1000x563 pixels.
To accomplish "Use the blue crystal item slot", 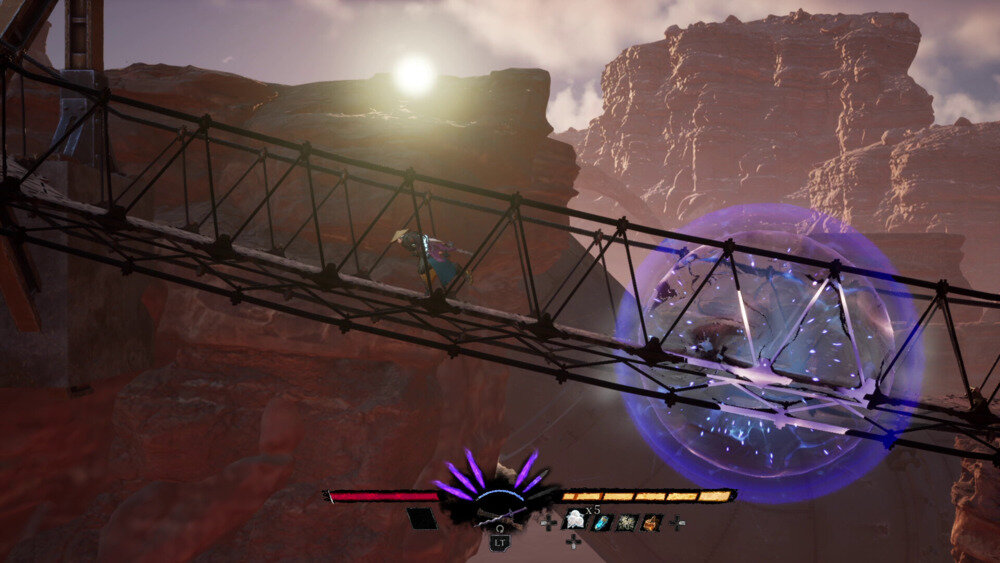I will (x=601, y=522).
